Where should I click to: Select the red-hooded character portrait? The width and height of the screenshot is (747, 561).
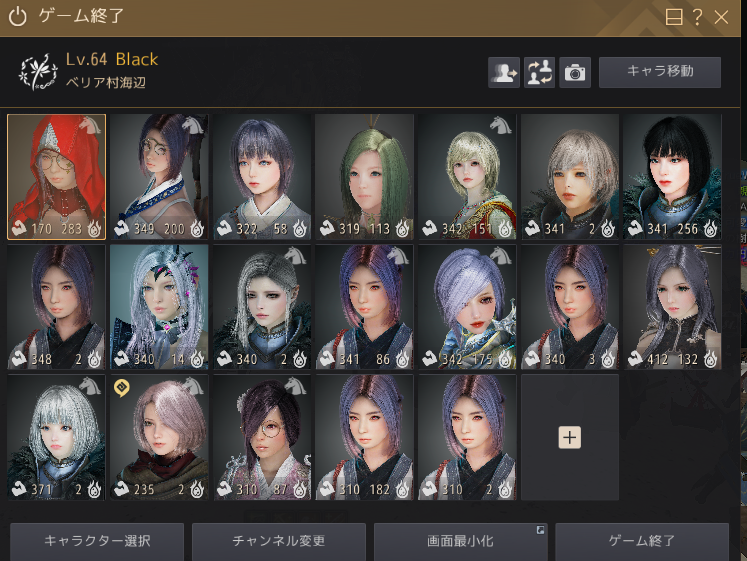coord(56,177)
